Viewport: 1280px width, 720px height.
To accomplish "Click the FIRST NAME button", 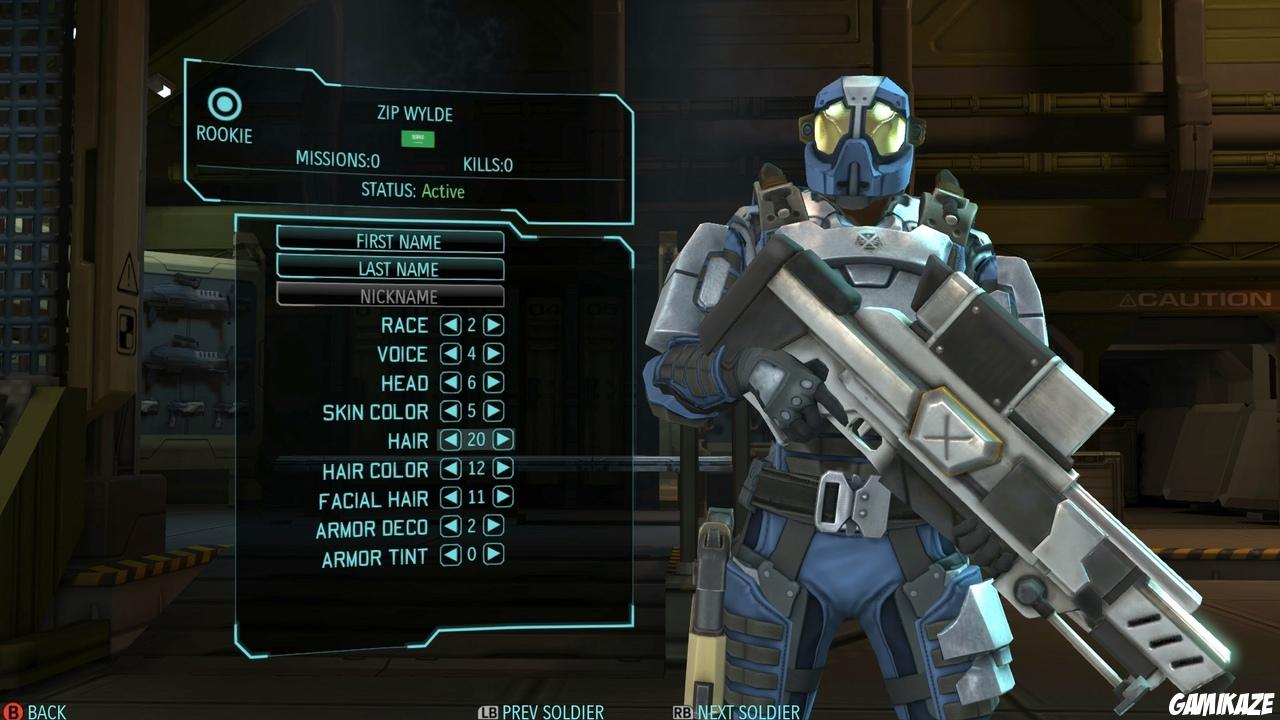I will tap(399, 241).
